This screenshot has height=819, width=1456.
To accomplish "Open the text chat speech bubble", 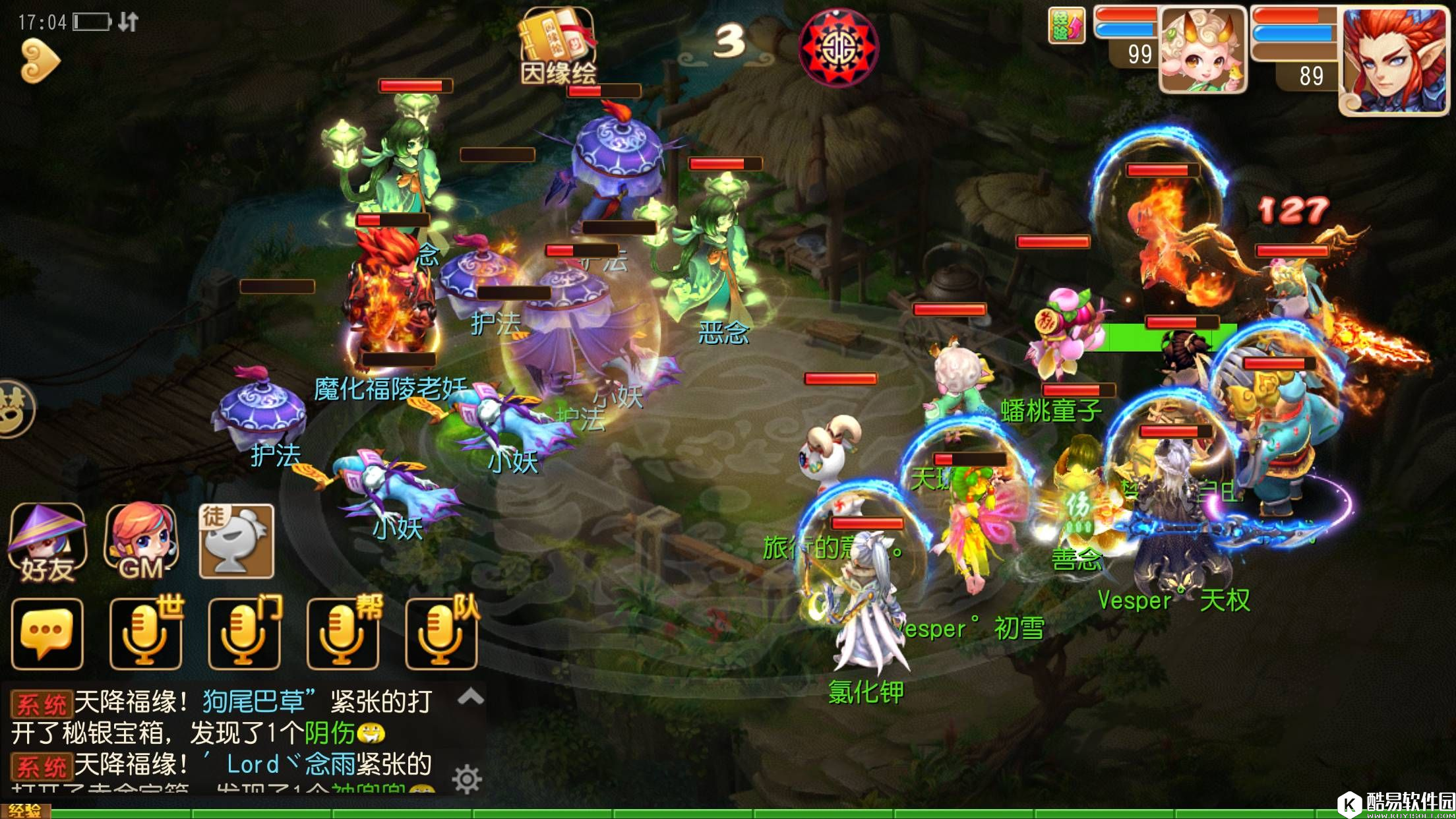I will (47, 634).
